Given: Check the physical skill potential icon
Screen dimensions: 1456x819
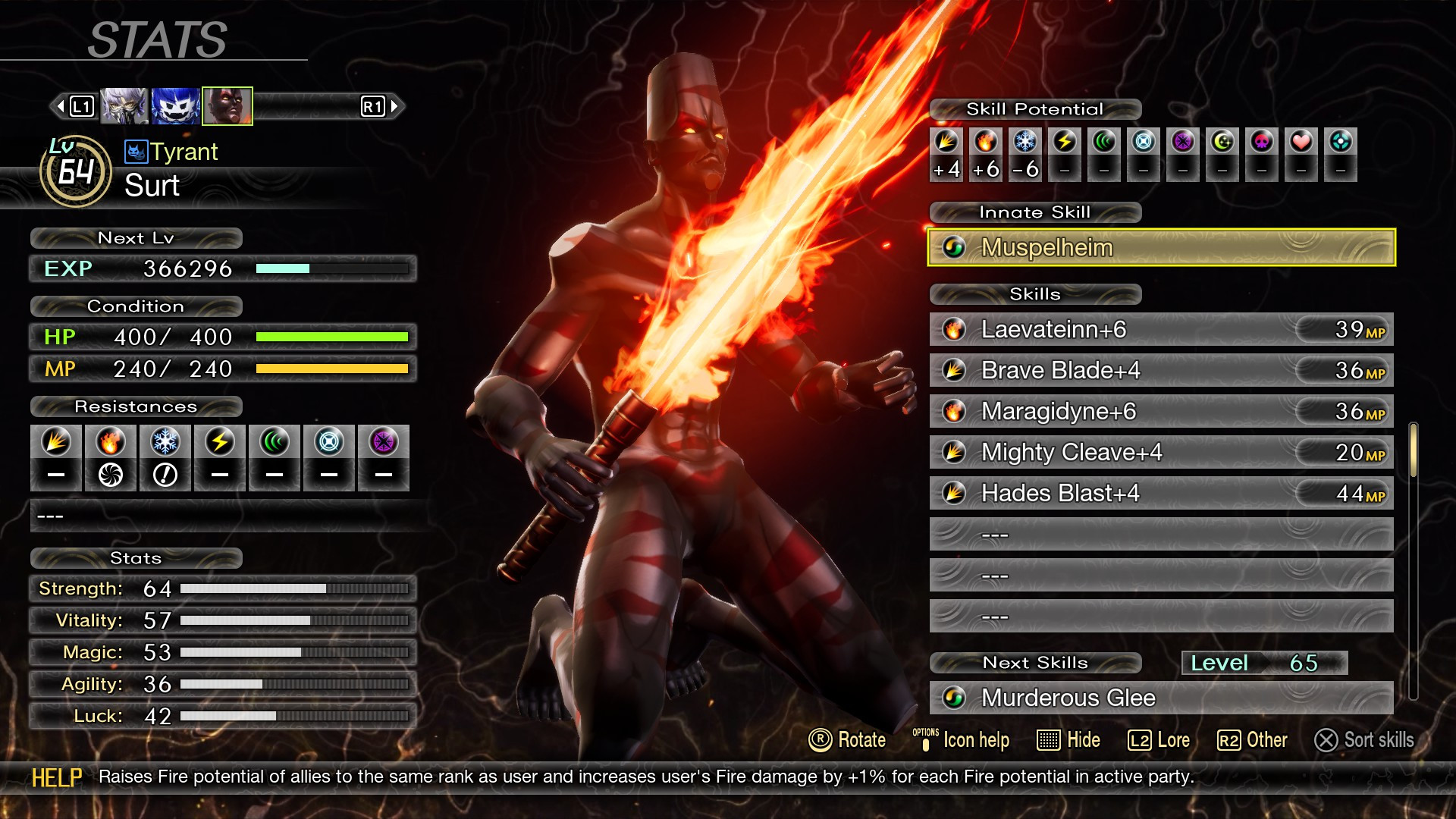Looking at the screenshot, I should tap(946, 142).
